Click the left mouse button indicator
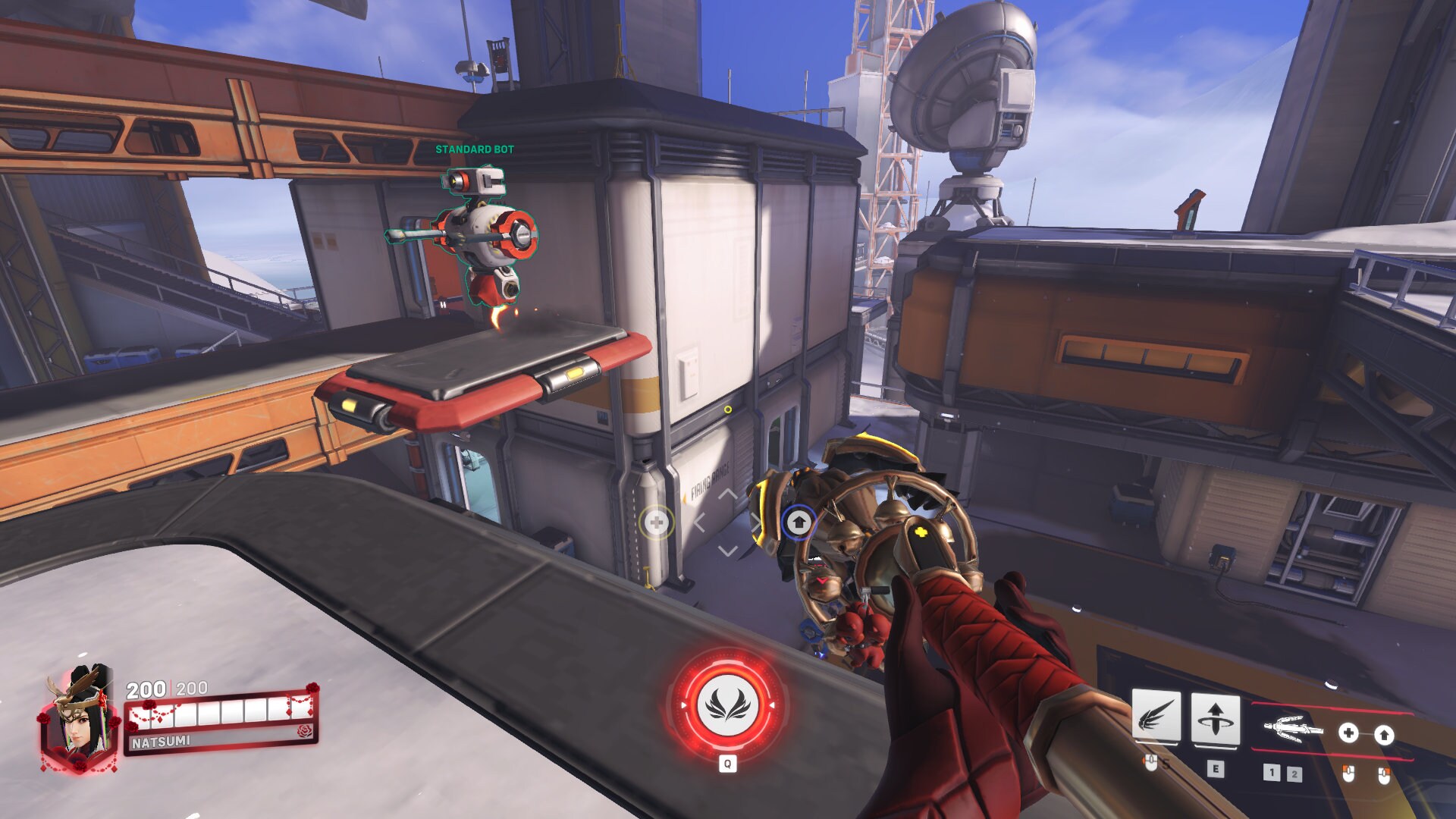Screen dimensions: 1456x819 click(x=1347, y=774)
